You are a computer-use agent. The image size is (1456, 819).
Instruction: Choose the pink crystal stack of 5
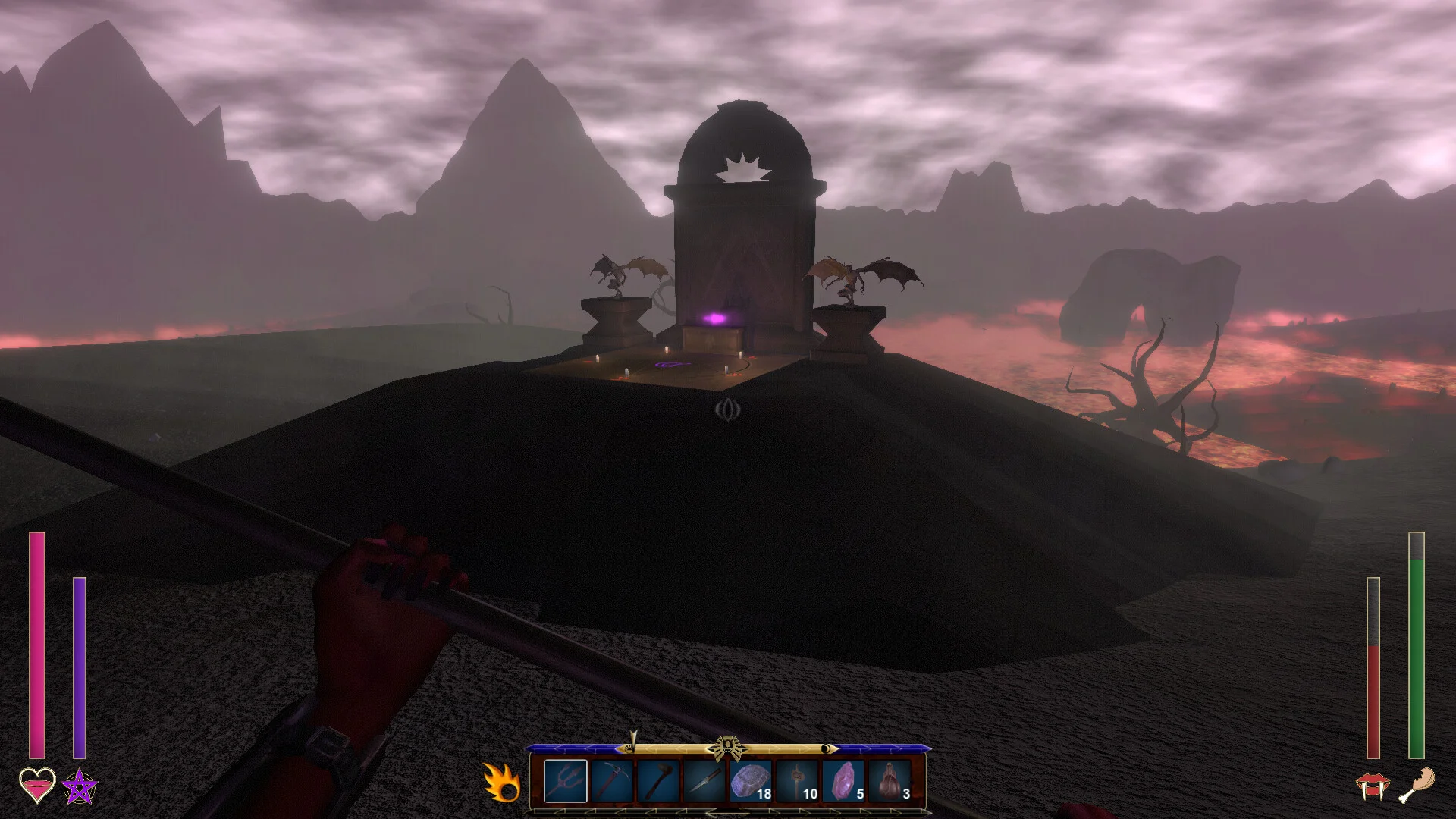tap(843, 781)
